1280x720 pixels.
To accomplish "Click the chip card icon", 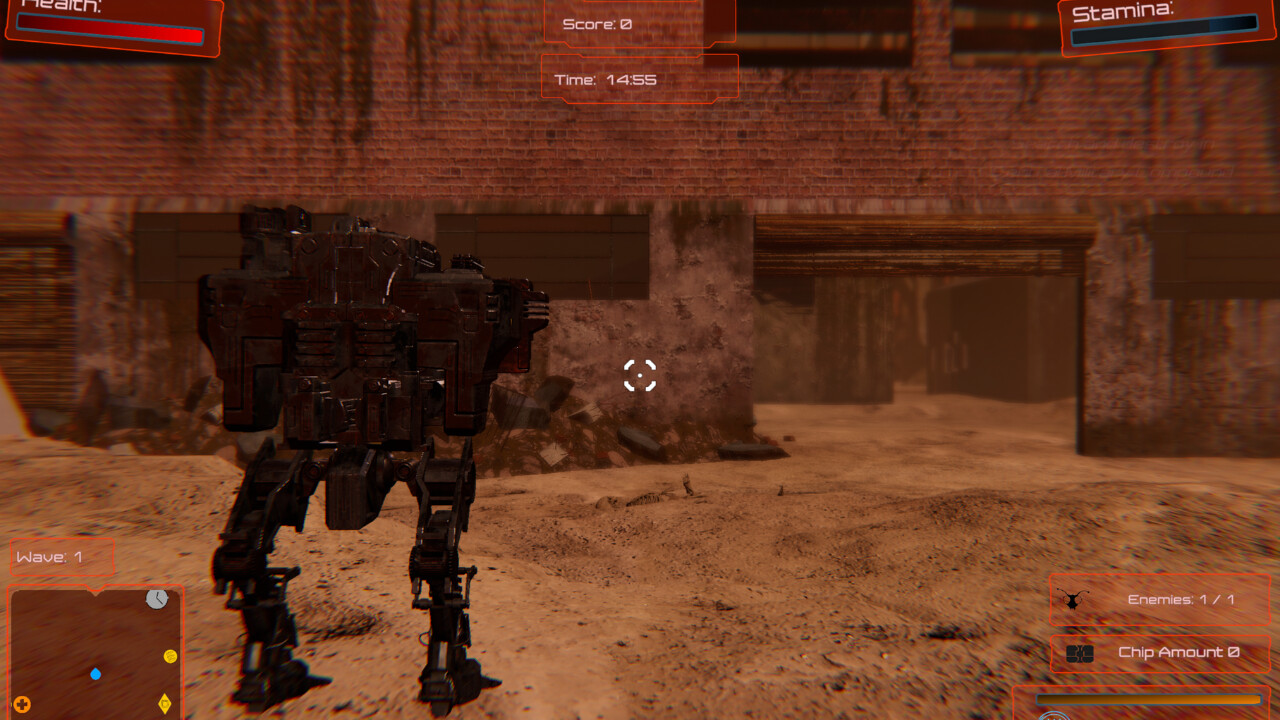I will (1080, 653).
